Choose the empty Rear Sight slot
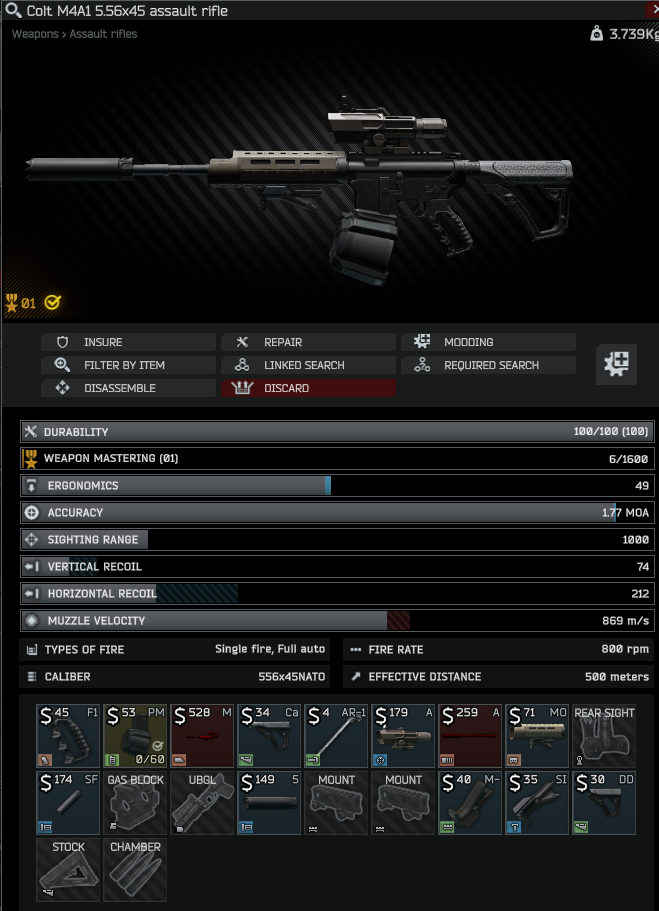This screenshot has height=911, width=659. [x=604, y=736]
